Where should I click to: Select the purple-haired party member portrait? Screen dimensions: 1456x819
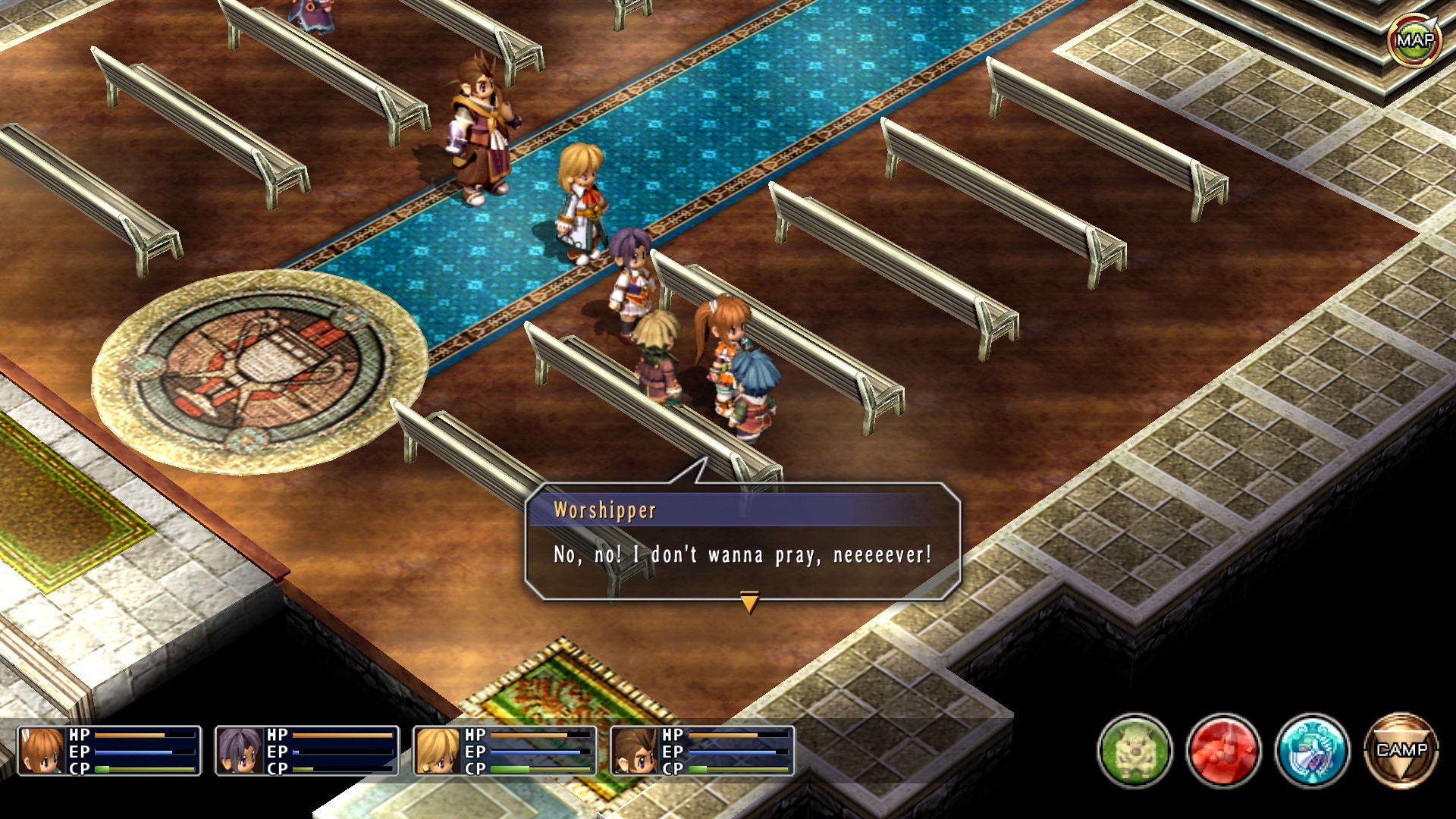pyautogui.click(x=240, y=751)
